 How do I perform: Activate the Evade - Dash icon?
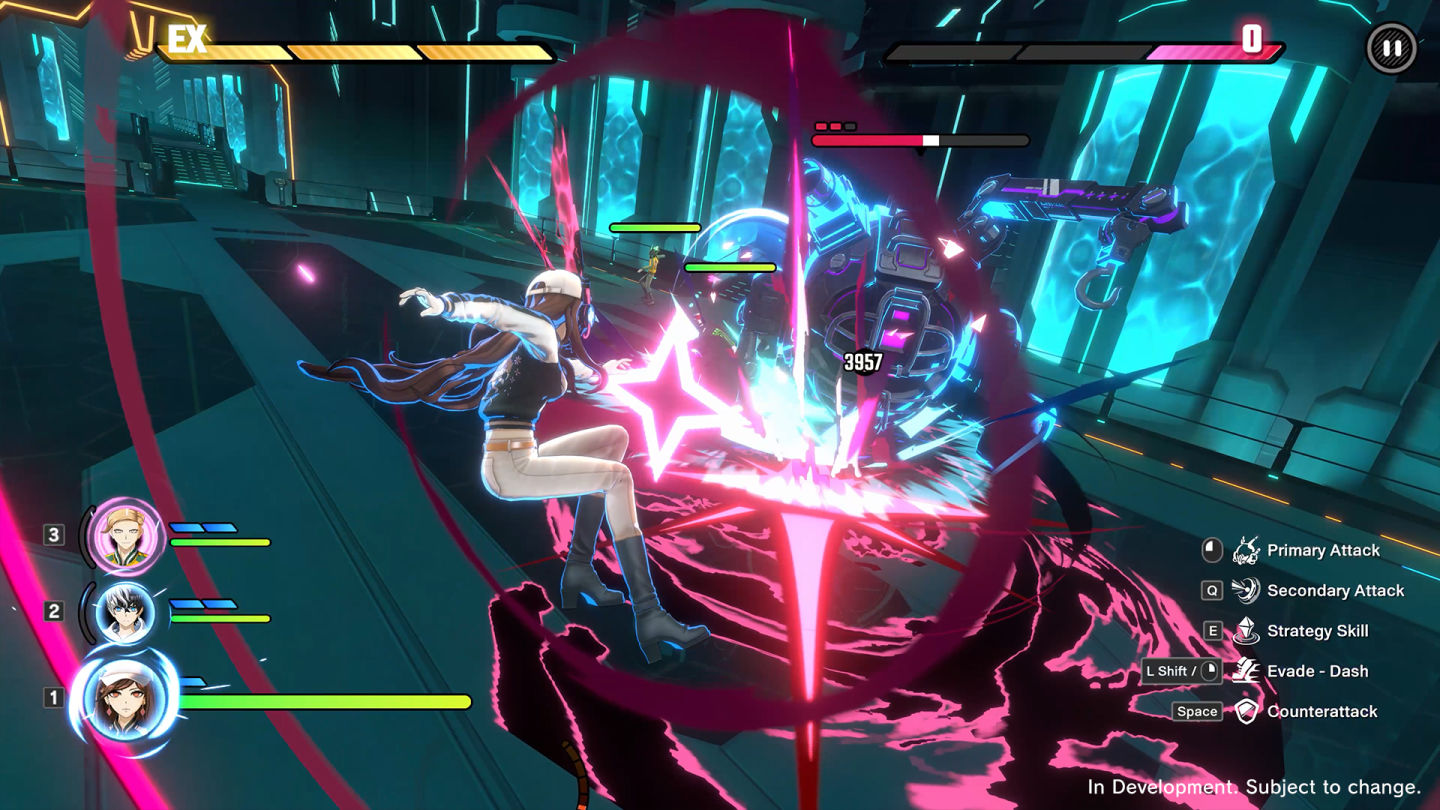pyautogui.click(x=1245, y=671)
